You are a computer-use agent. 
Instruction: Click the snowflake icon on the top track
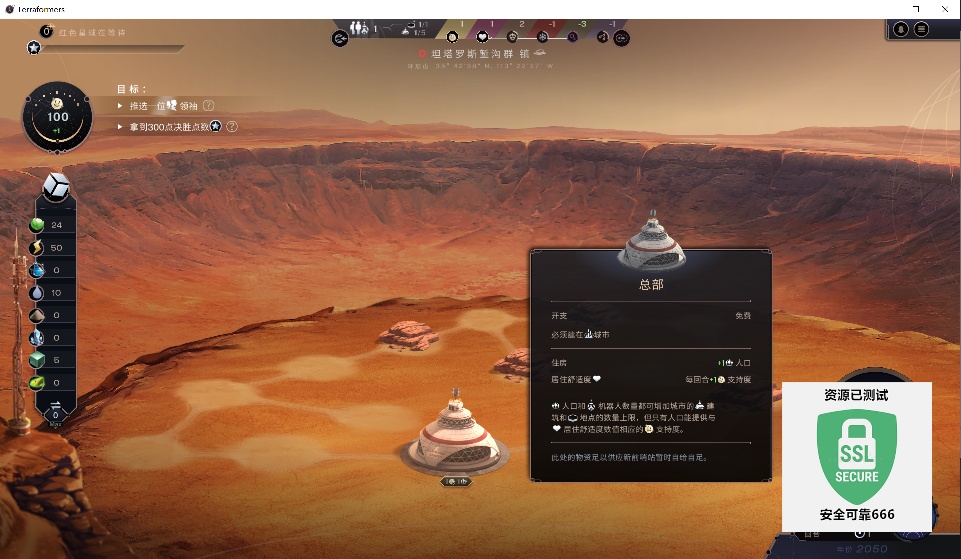click(x=543, y=37)
